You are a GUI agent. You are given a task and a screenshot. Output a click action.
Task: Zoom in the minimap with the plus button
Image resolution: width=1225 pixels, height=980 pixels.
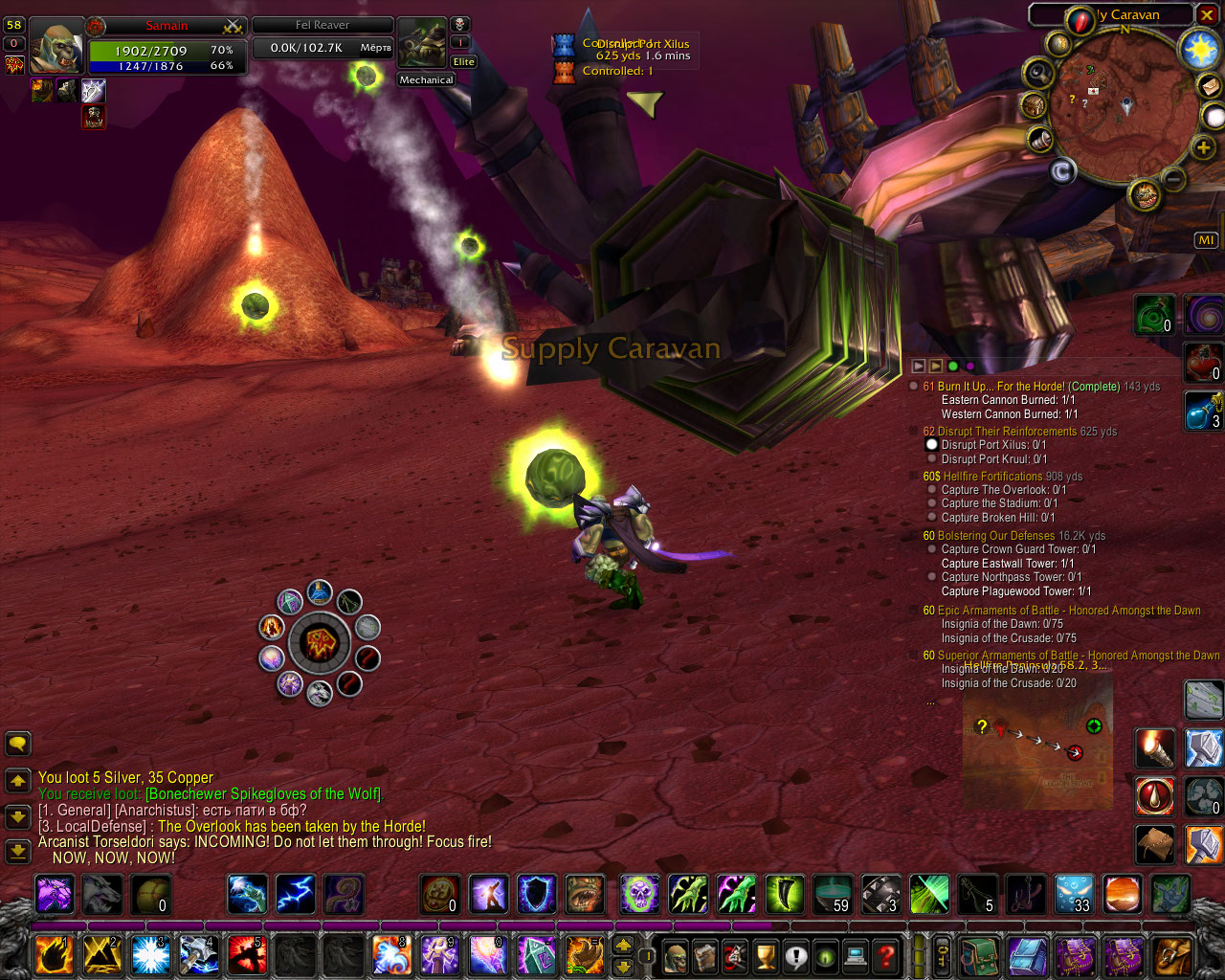[1203, 146]
